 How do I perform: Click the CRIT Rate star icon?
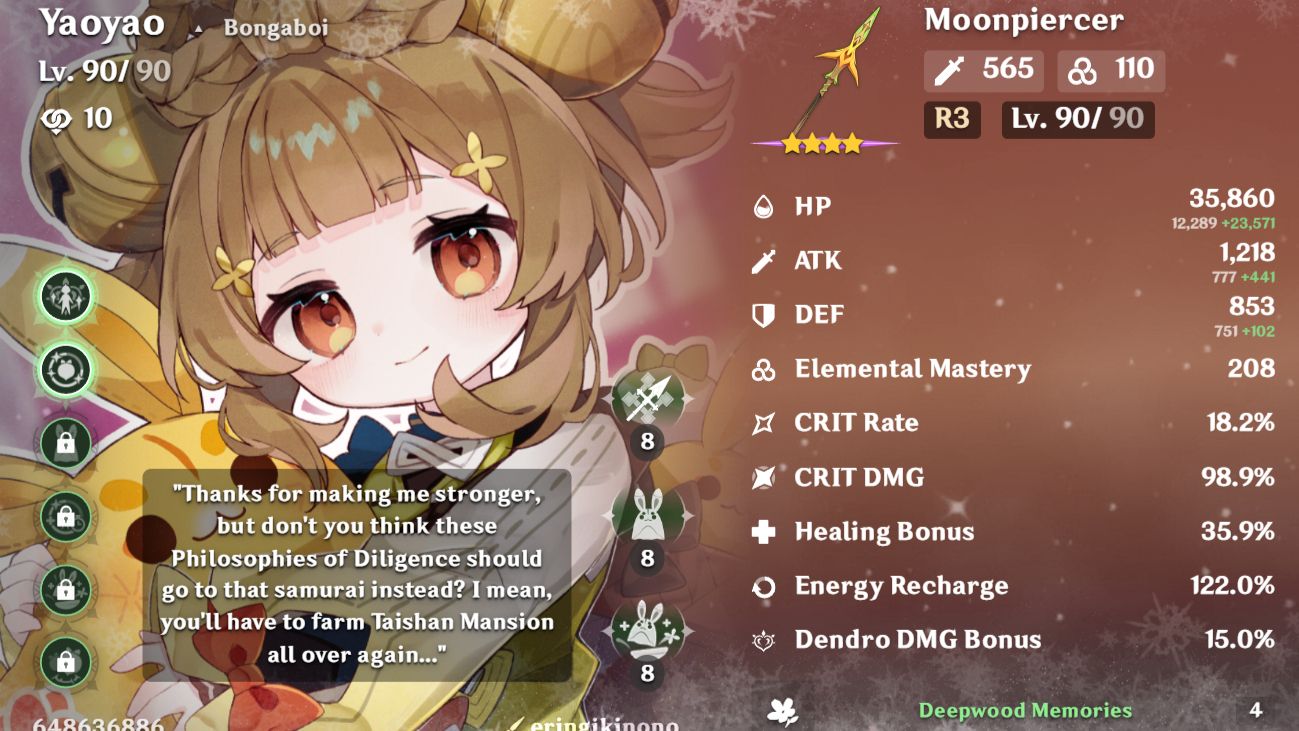click(x=765, y=423)
